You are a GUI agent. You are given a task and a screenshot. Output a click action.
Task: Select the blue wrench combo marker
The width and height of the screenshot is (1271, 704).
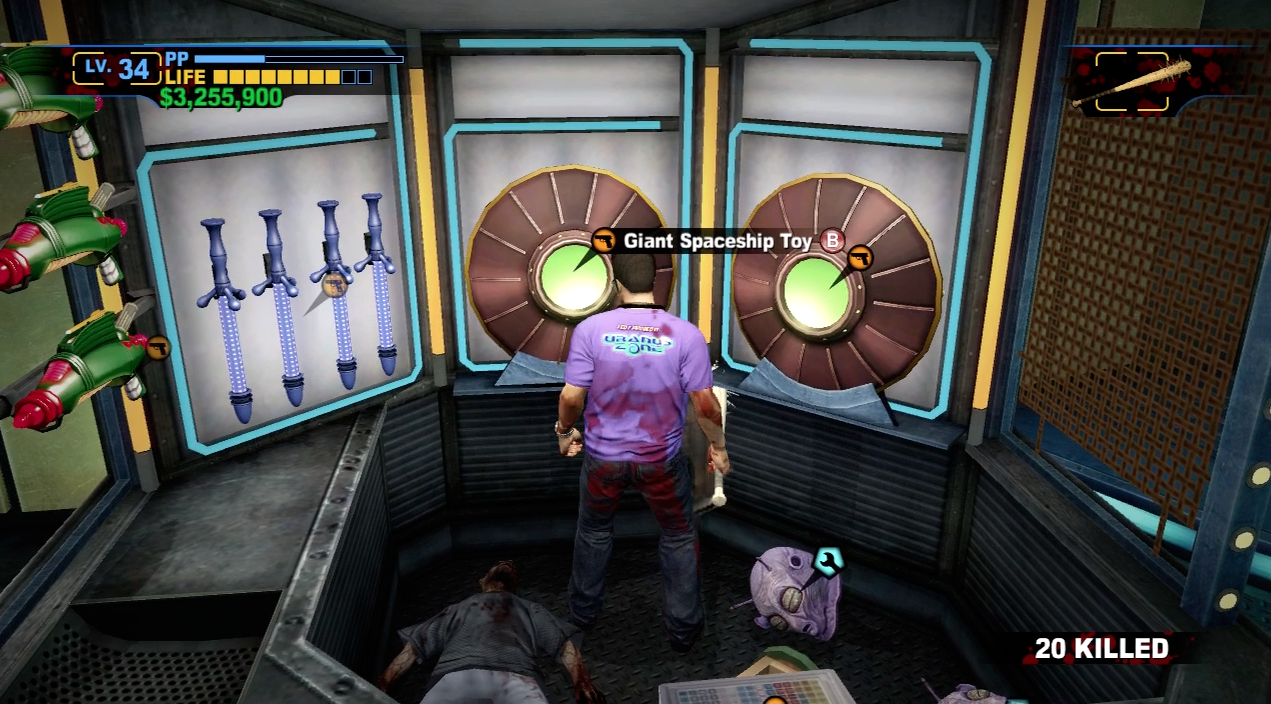tap(828, 561)
